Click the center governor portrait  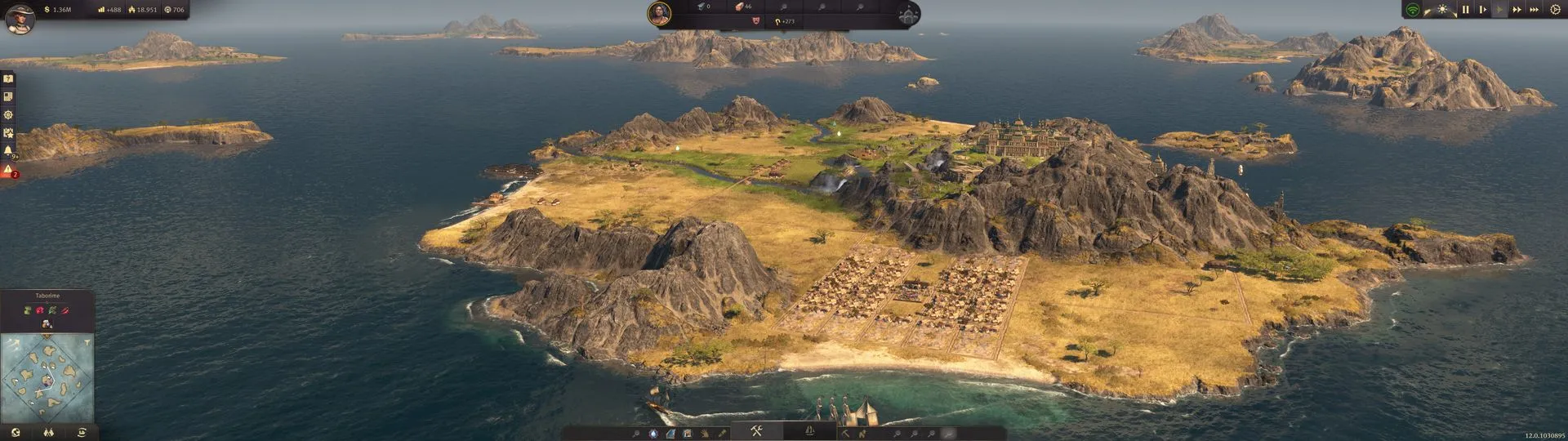click(659, 13)
